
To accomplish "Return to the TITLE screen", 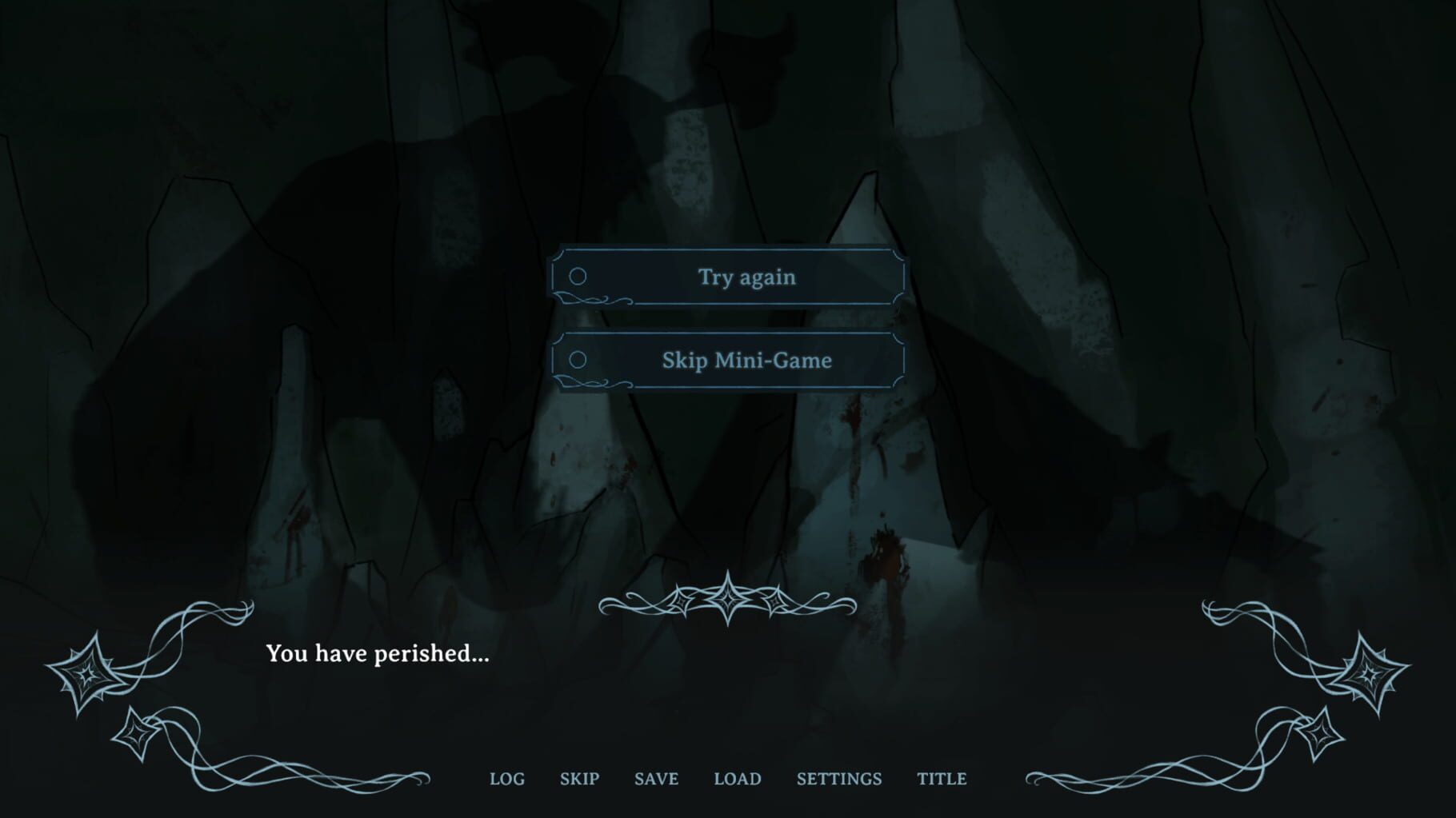I will pyautogui.click(x=943, y=780).
